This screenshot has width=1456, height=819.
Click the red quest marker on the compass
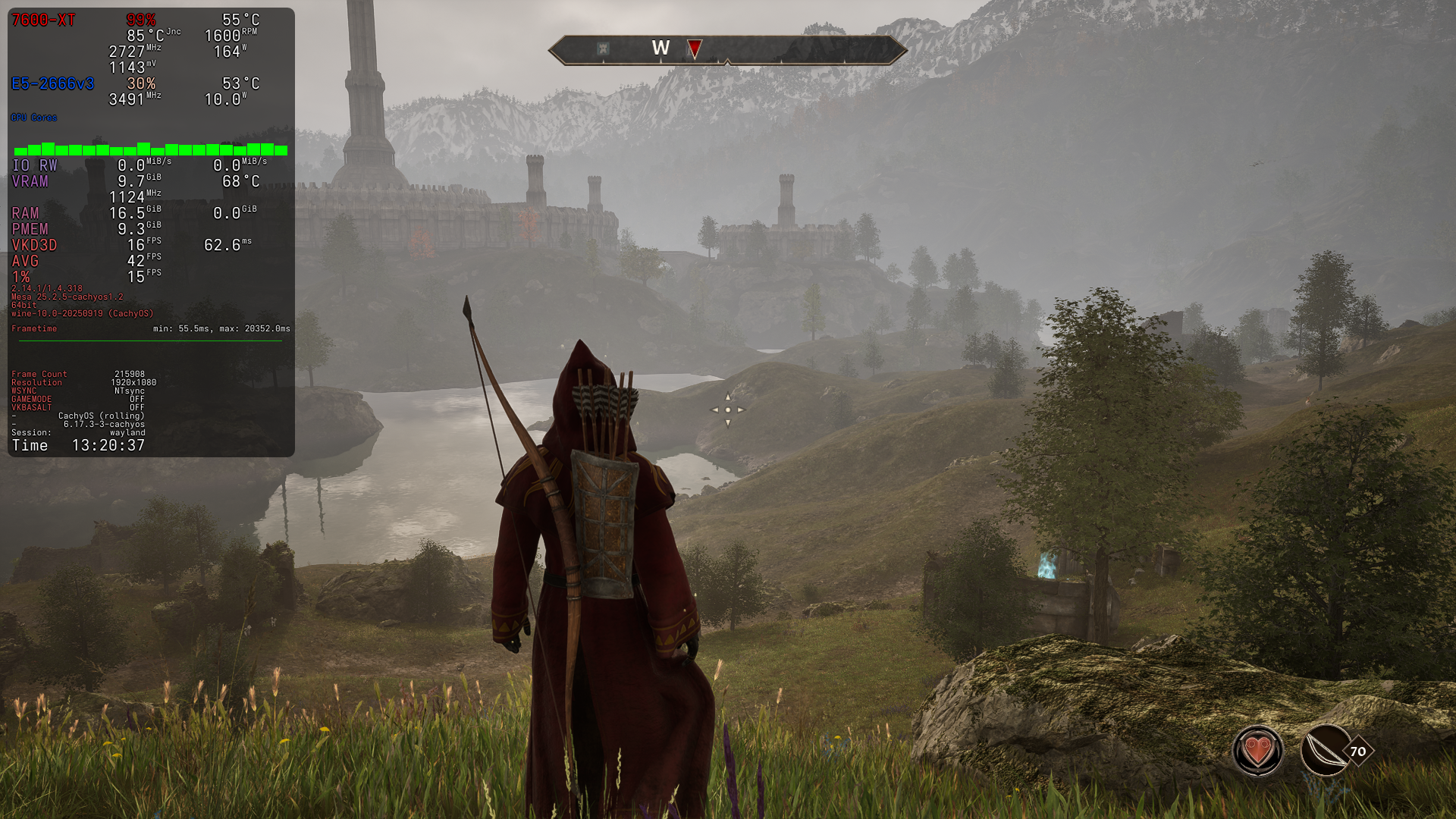694,49
